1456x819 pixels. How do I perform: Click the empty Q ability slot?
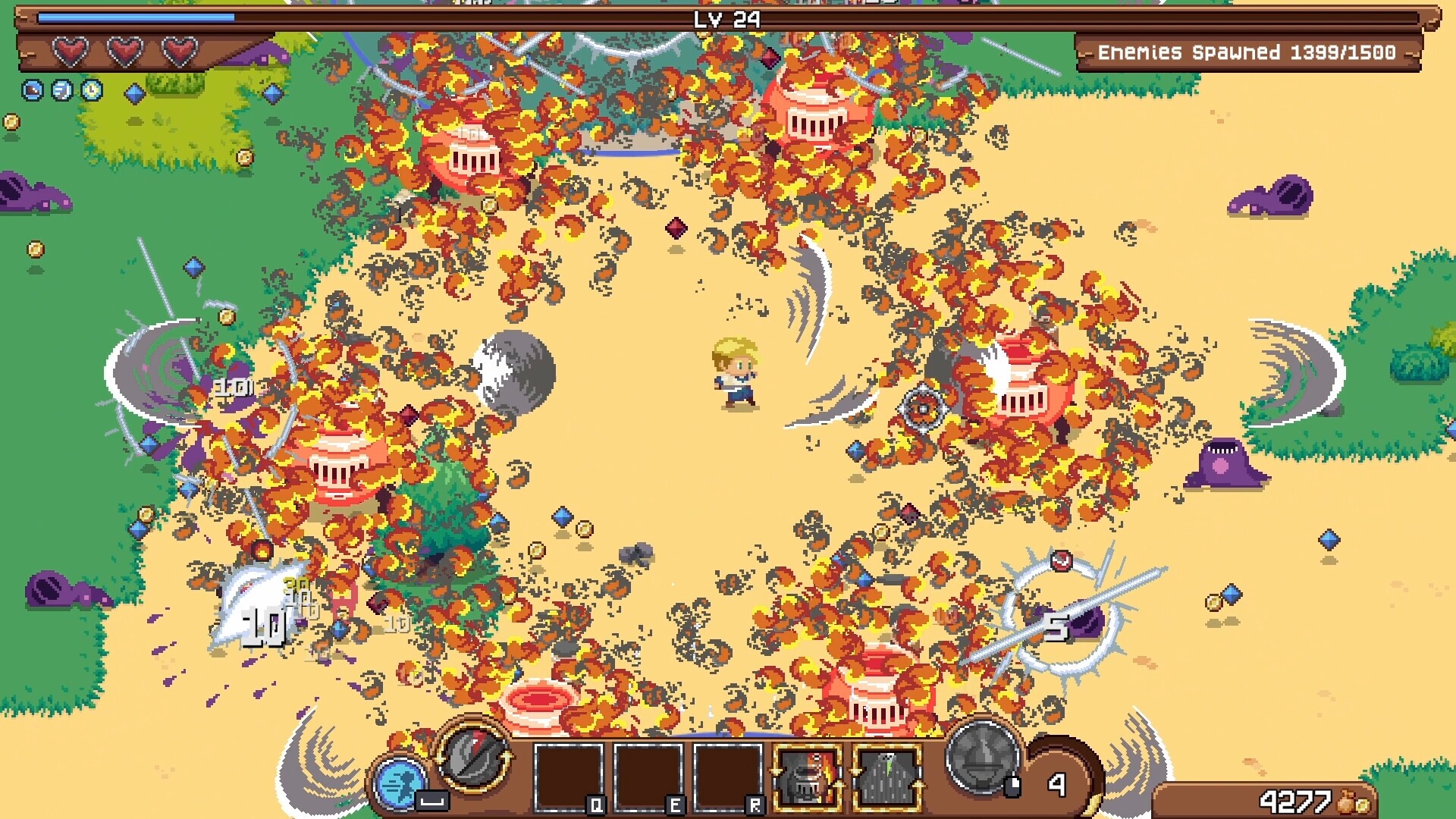pyautogui.click(x=569, y=775)
